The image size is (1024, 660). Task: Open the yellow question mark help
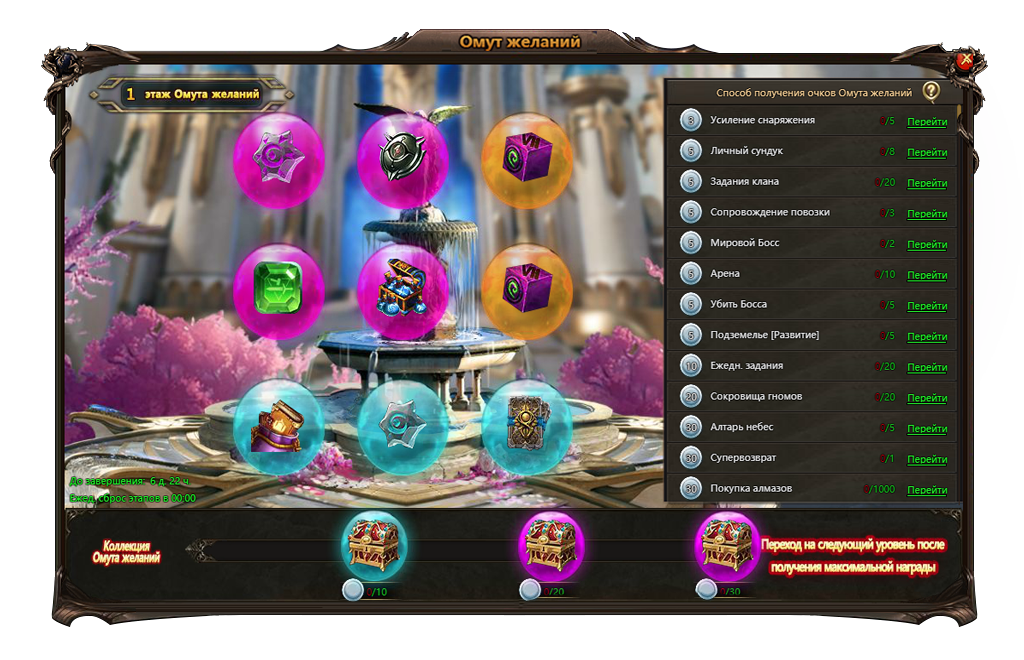point(931,92)
